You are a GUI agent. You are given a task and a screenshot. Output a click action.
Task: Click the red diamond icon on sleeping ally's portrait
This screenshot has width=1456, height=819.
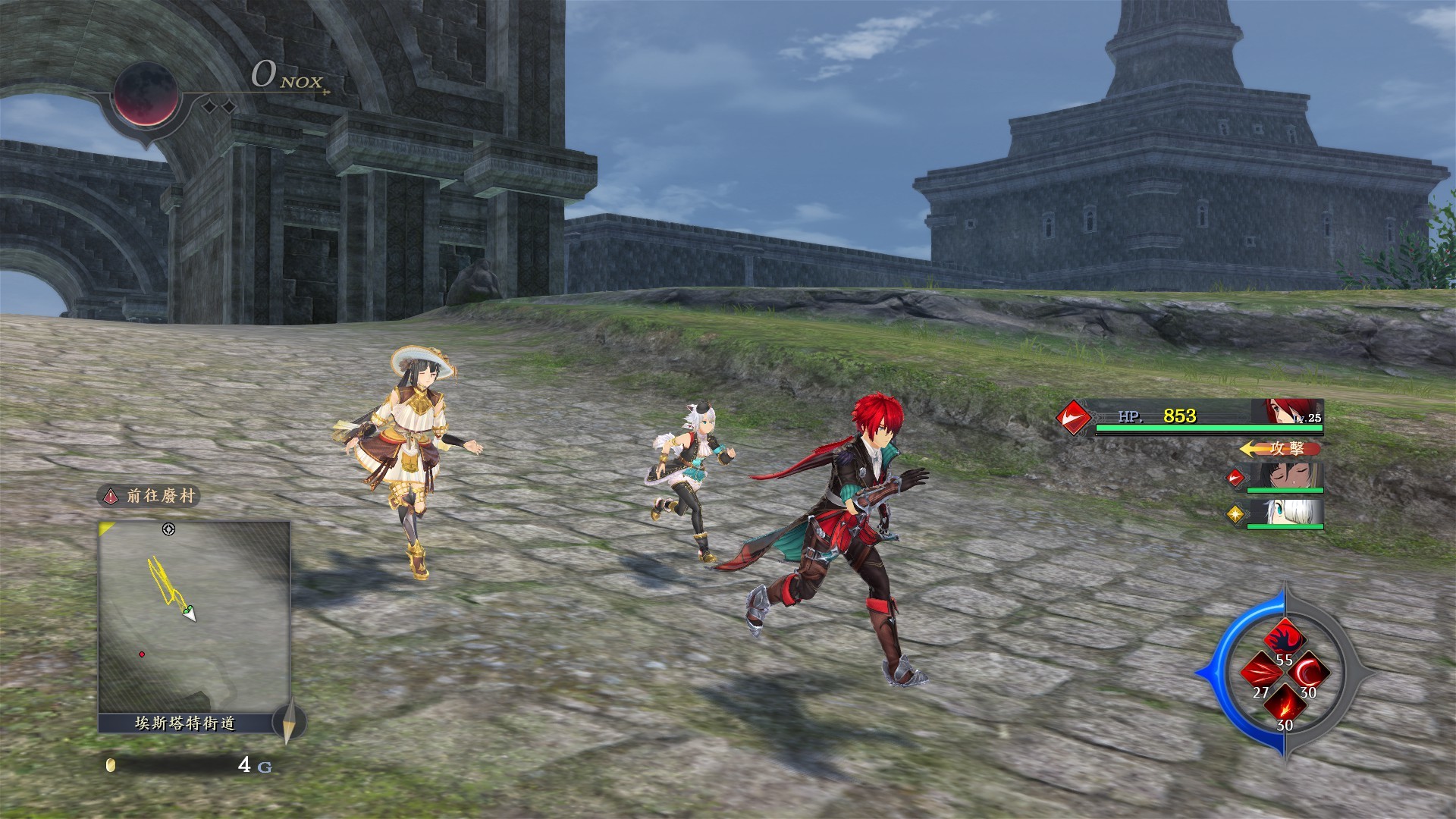[x=1235, y=479]
